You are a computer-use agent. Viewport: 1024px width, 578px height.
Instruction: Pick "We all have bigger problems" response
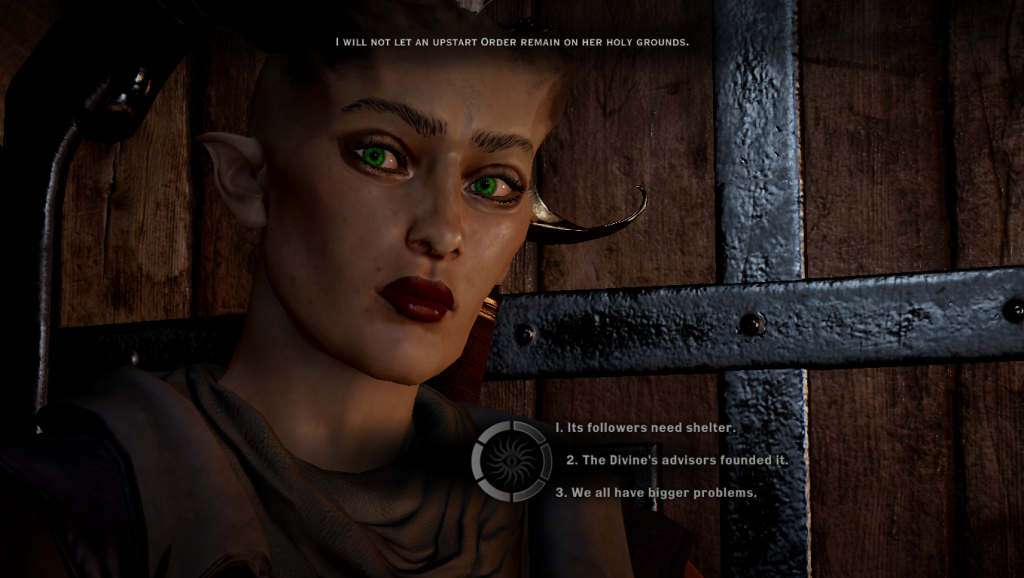pos(656,492)
